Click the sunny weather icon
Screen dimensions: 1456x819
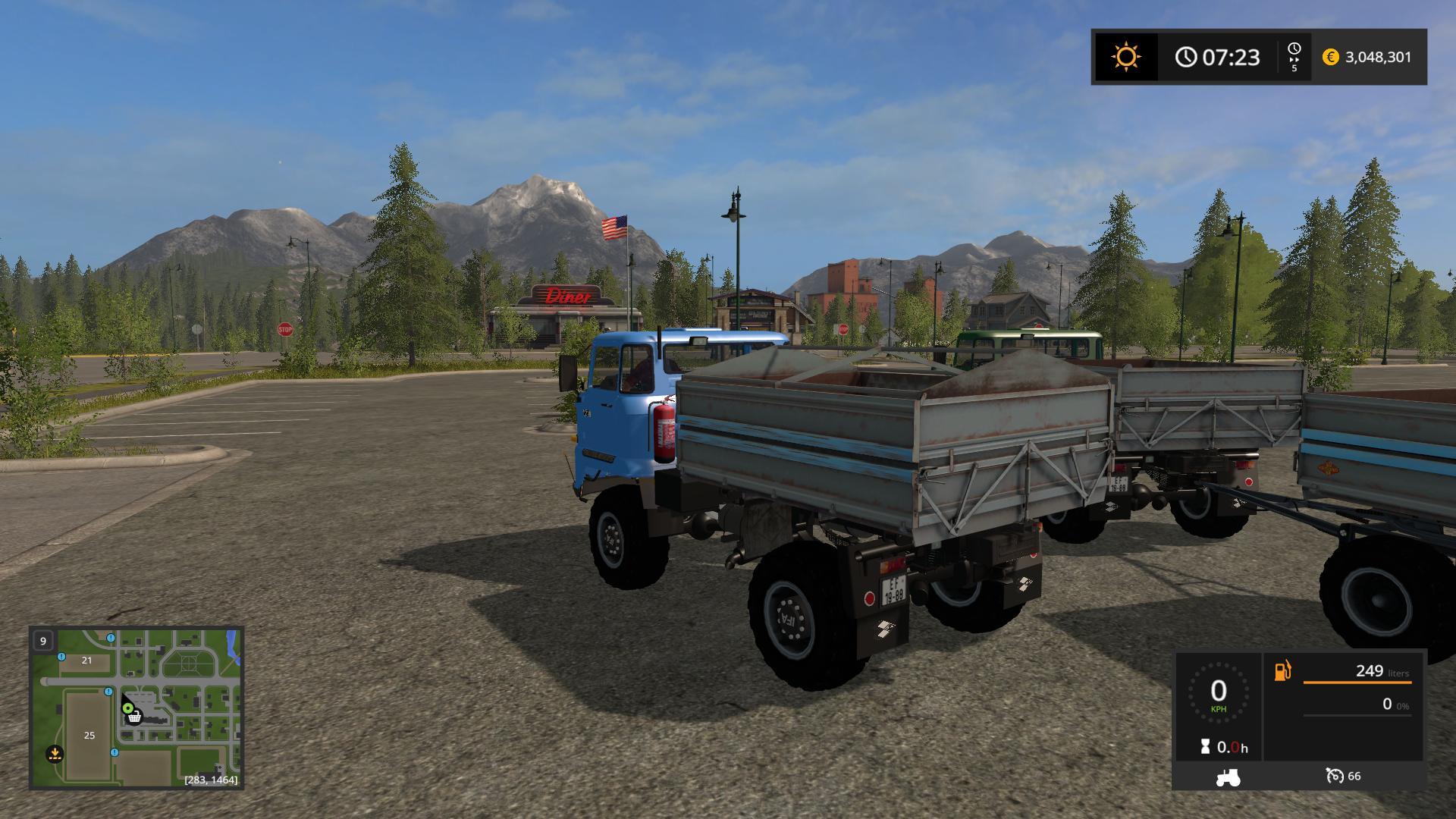(1125, 58)
